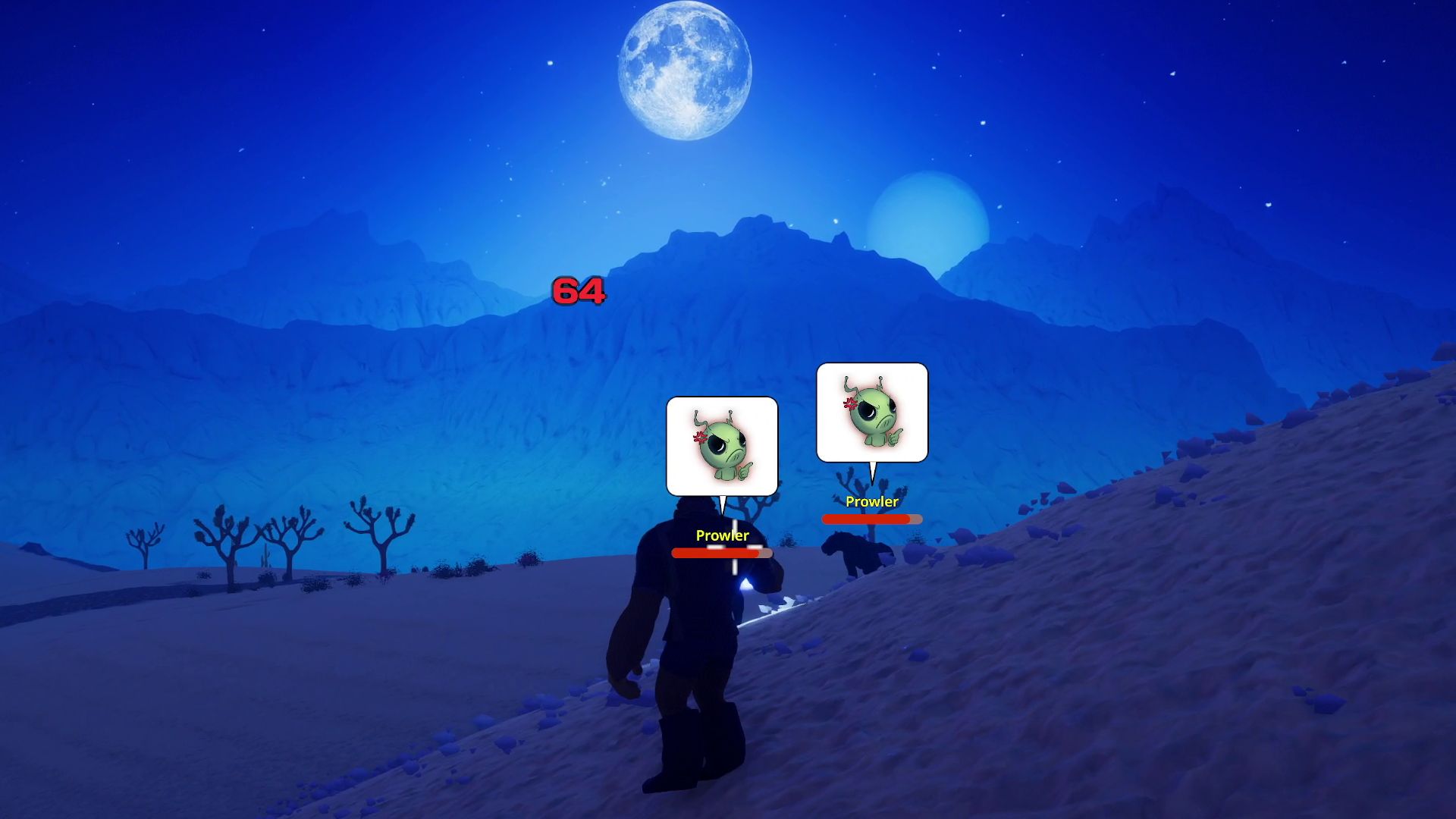Click the left Prowler health bar
This screenshot has height=819, width=1456.
tap(720, 554)
